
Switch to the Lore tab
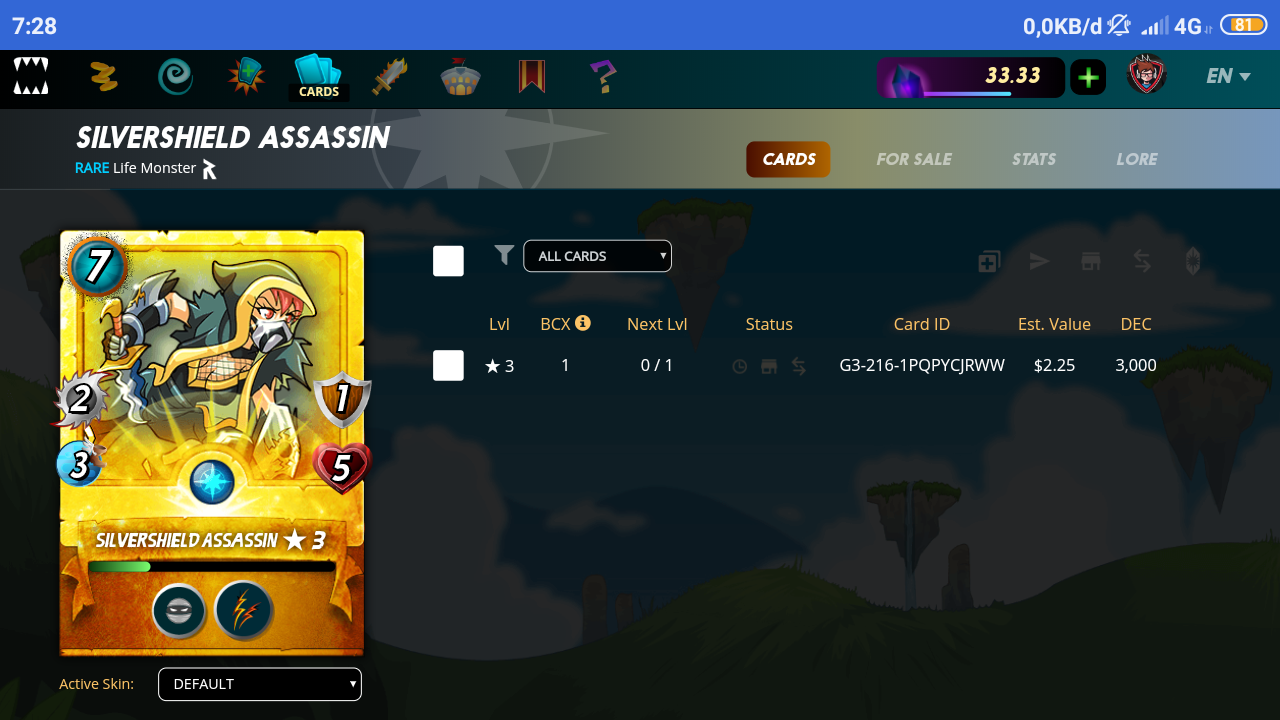click(x=1136, y=159)
